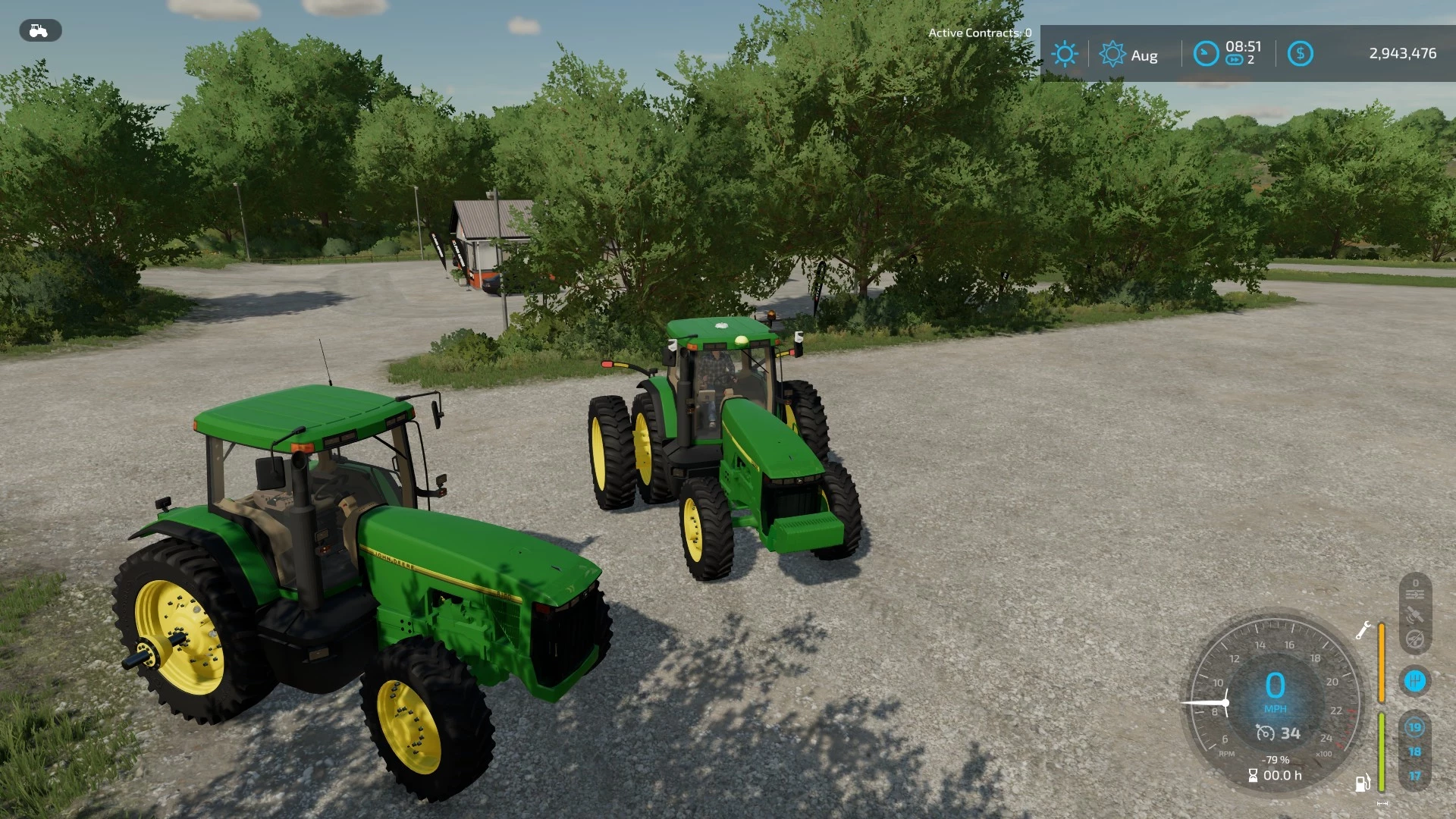Click the month sun icon beside Aug
This screenshot has height=819, width=1456.
pos(1112,53)
